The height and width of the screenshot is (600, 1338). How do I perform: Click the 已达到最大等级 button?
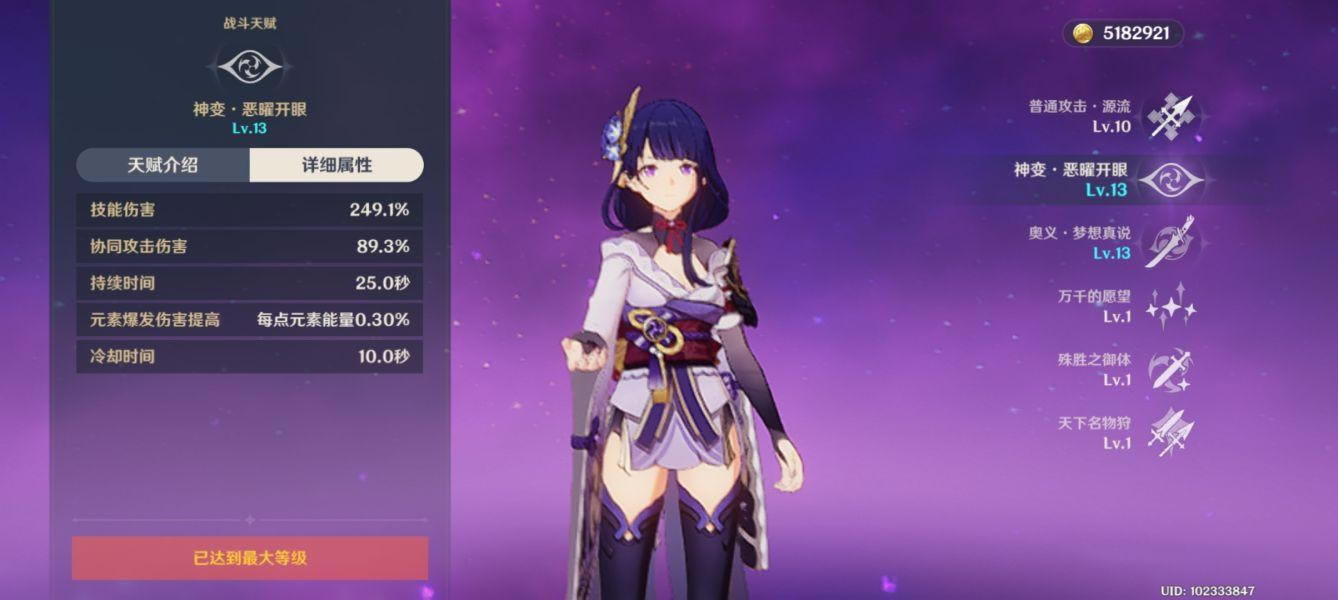coord(250,558)
